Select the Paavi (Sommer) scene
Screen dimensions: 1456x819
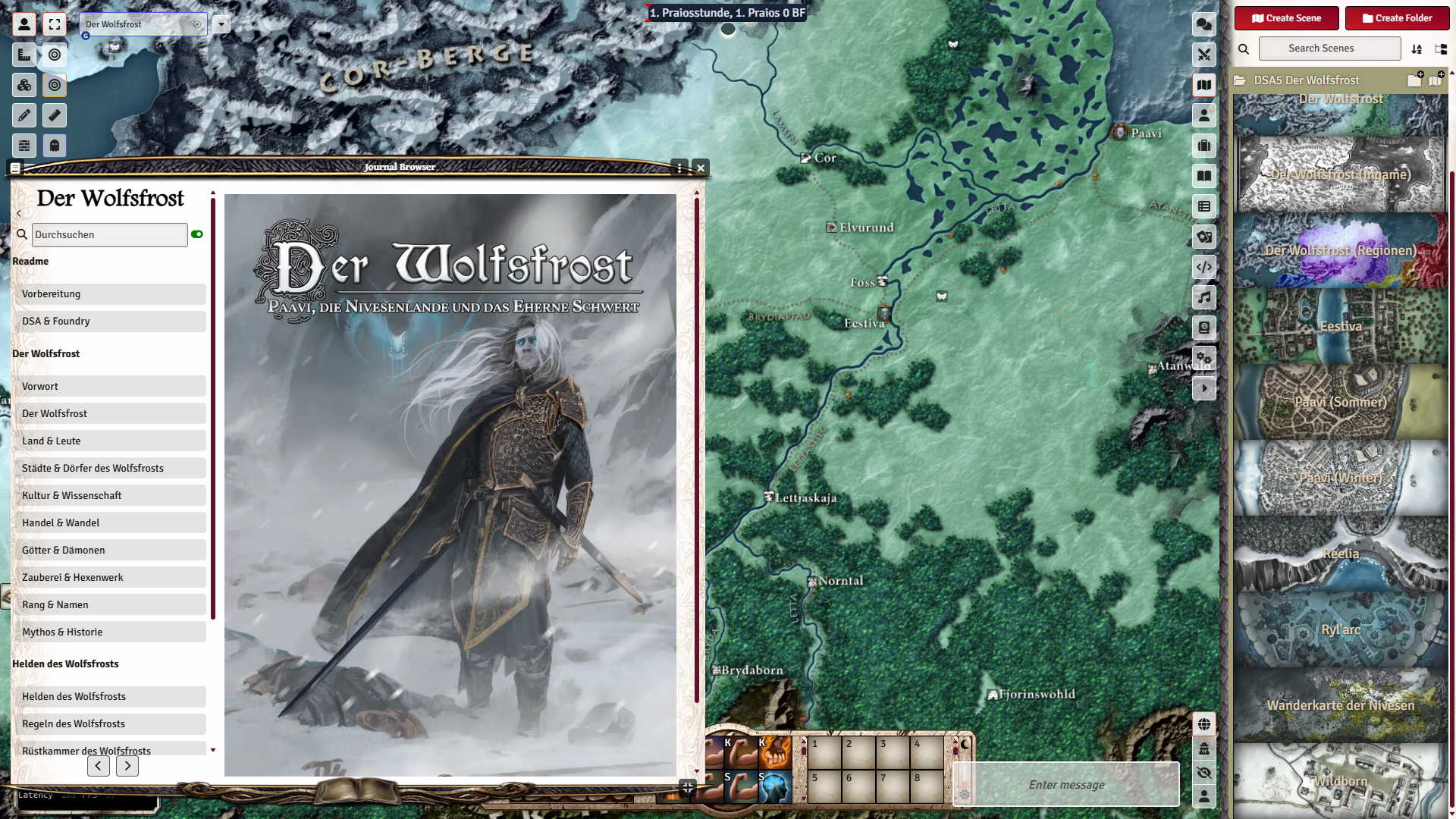tap(1340, 402)
